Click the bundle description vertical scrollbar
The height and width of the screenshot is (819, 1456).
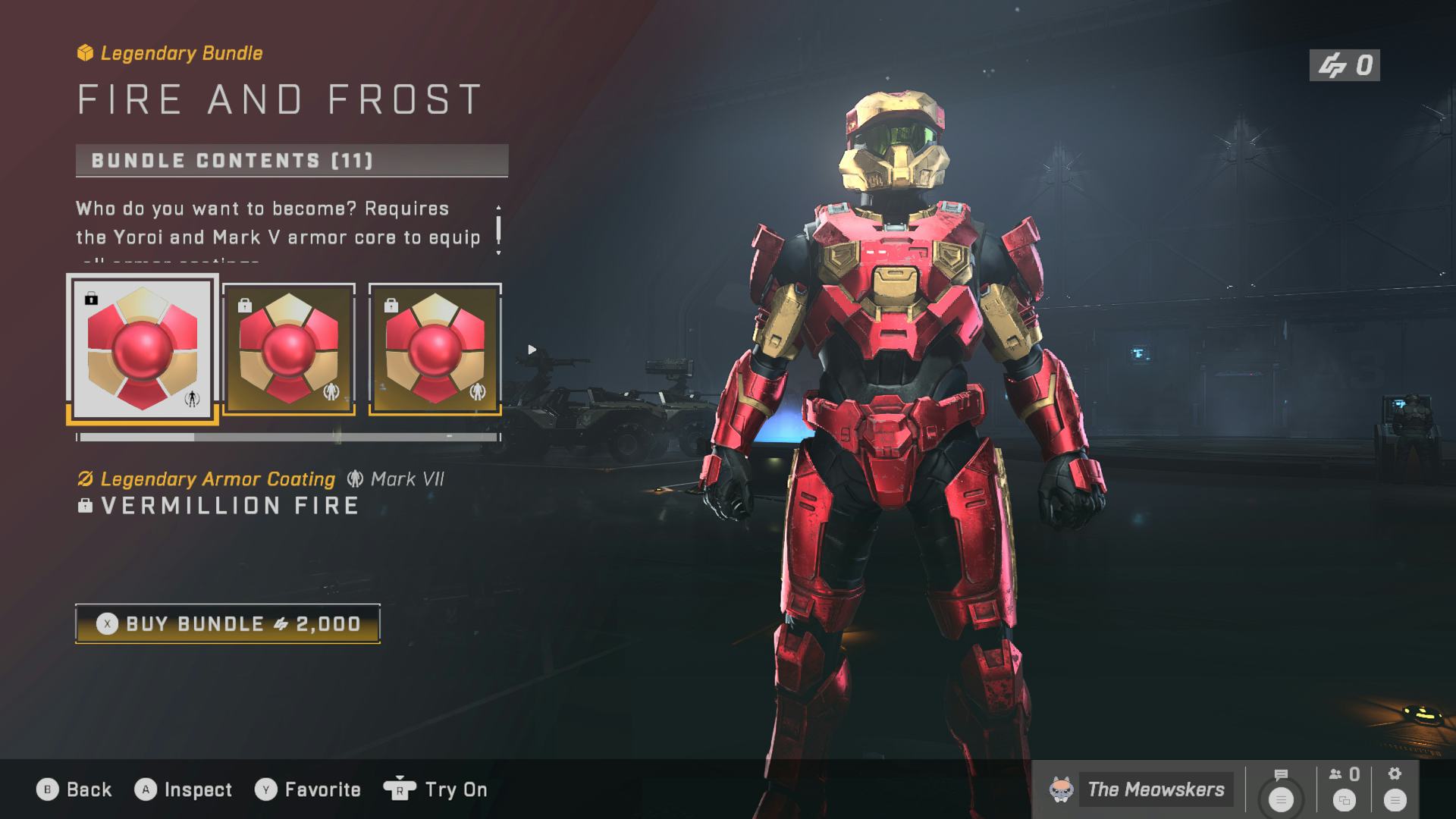(x=498, y=229)
